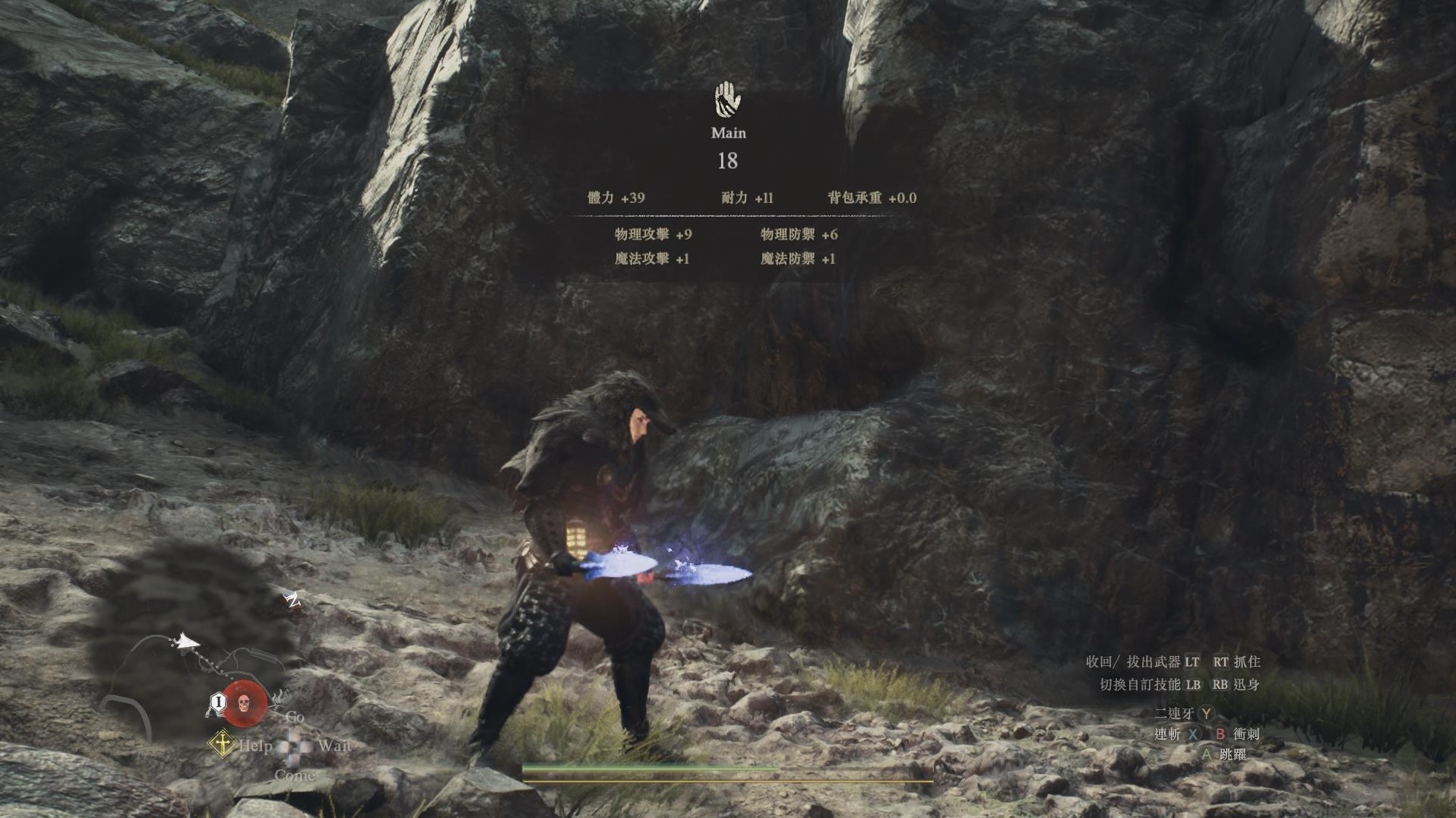
Task: Issue the Come pawn command
Action: point(294,775)
